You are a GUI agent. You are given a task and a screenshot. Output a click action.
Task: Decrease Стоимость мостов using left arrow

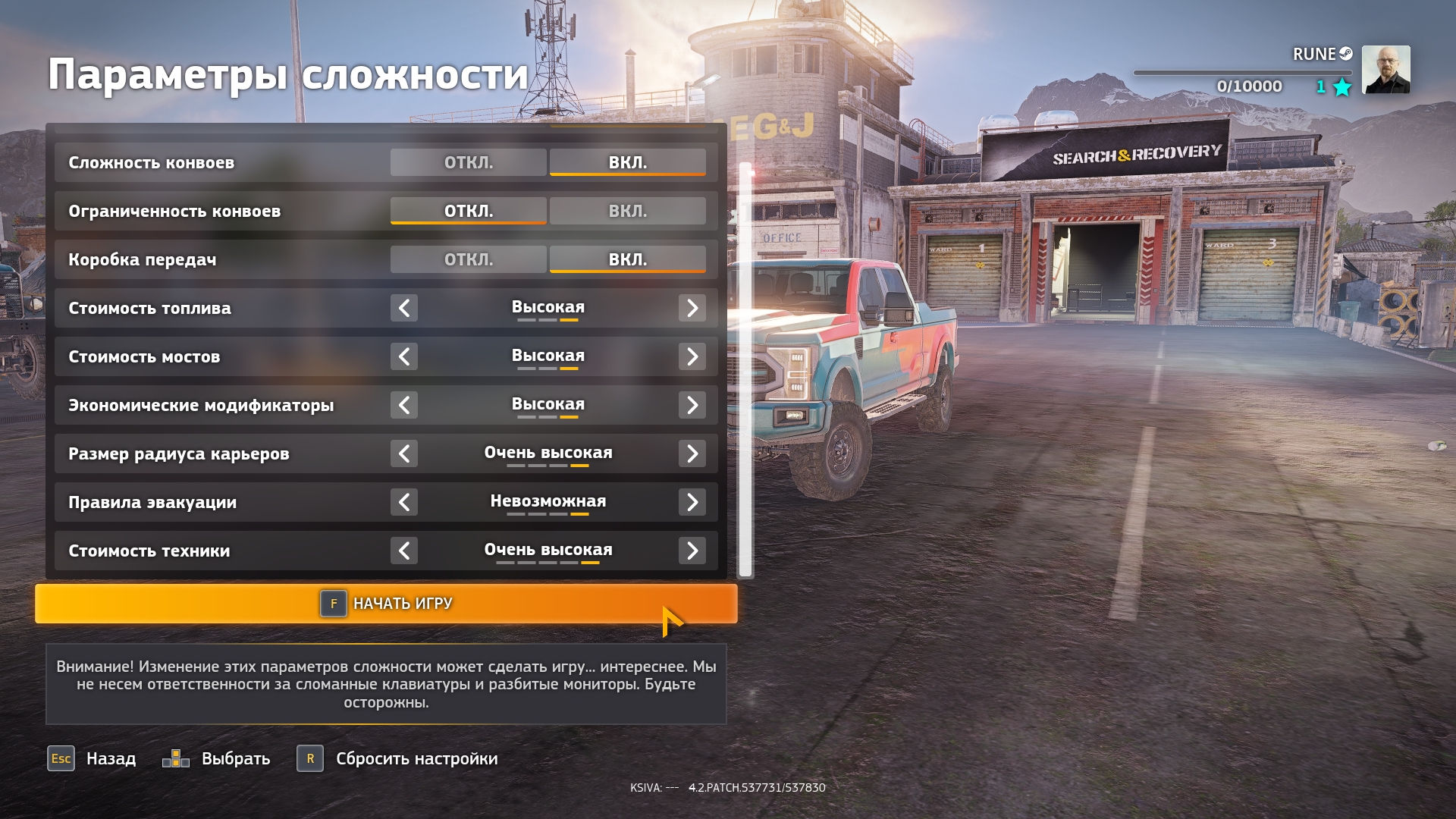tap(404, 356)
